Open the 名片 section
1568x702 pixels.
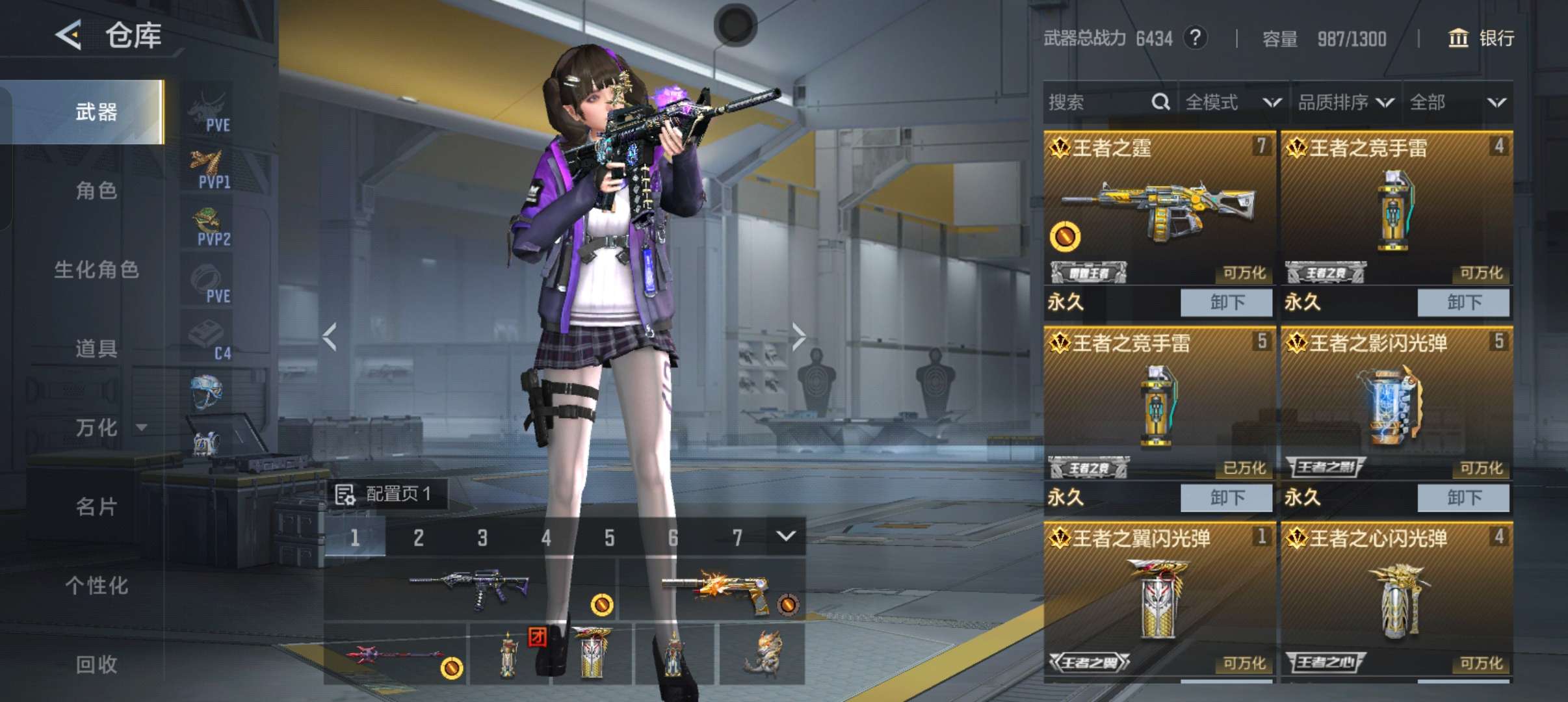[x=96, y=506]
